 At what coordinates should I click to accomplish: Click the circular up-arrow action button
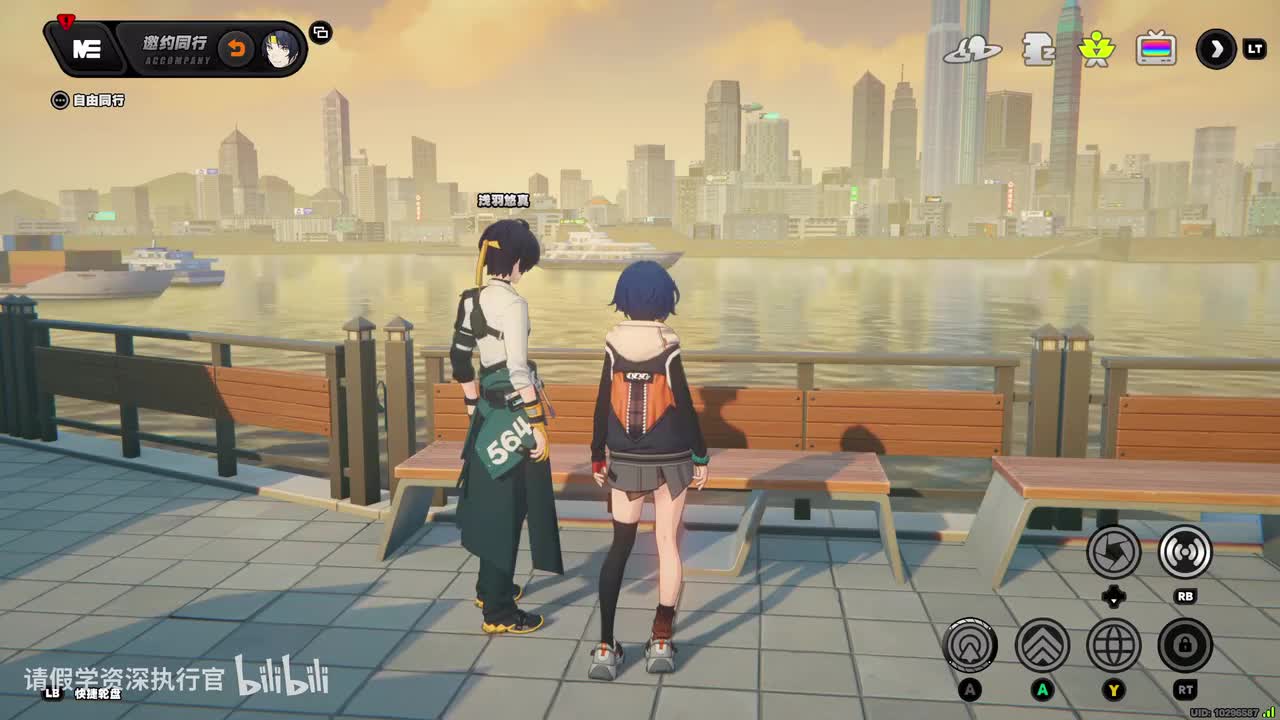pos(969,645)
